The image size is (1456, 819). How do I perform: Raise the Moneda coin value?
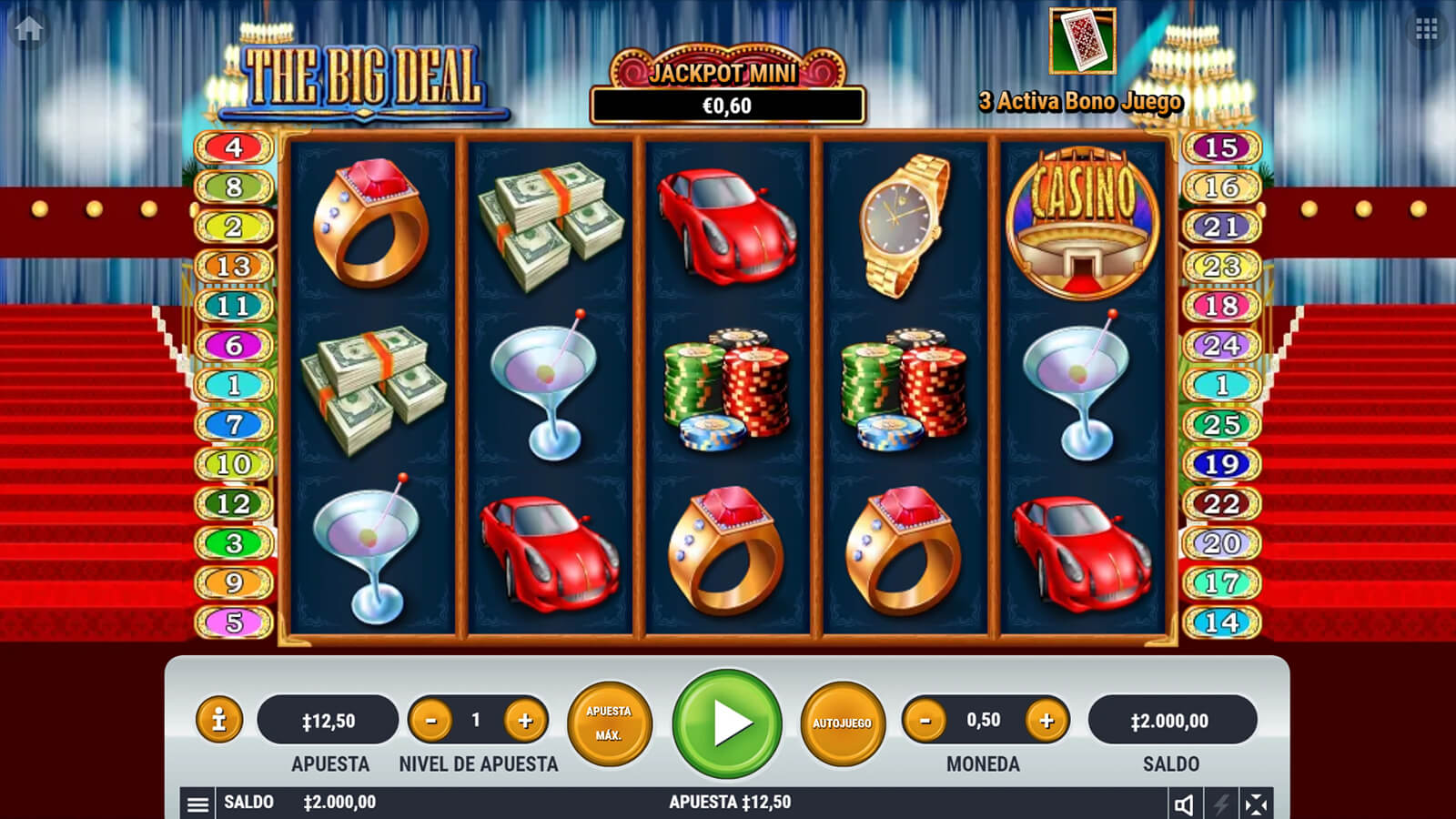click(x=1046, y=721)
